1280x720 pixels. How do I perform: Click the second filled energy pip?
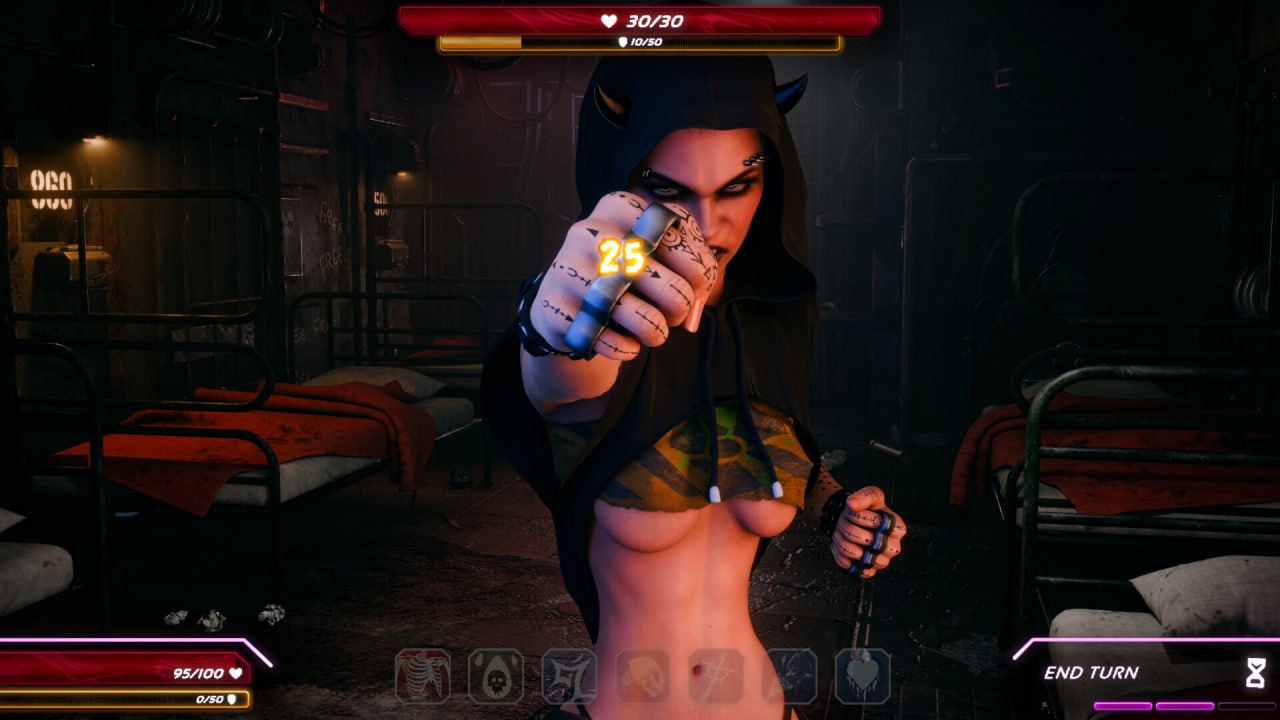coord(1185,706)
